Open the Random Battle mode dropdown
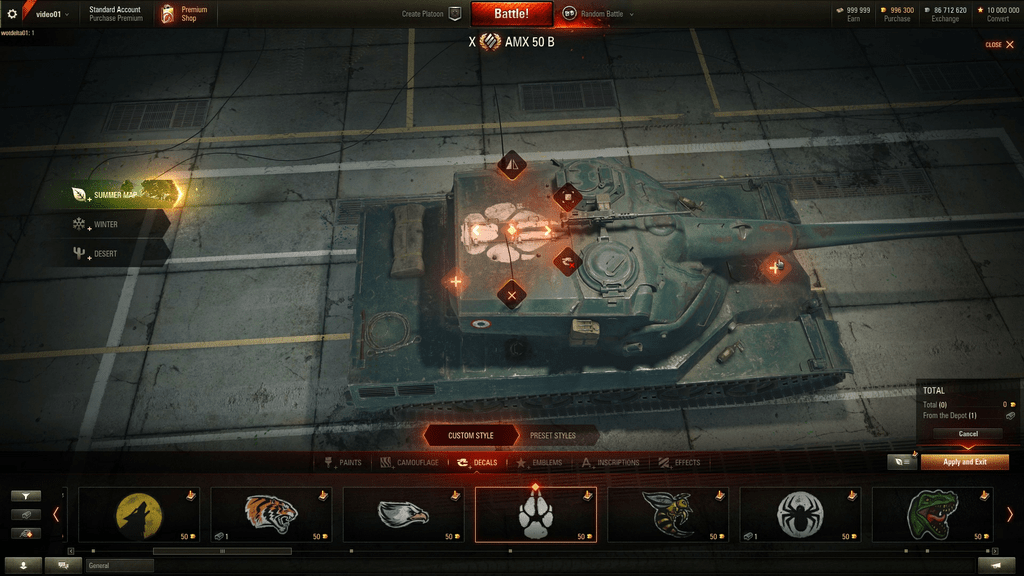 [598, 14]
